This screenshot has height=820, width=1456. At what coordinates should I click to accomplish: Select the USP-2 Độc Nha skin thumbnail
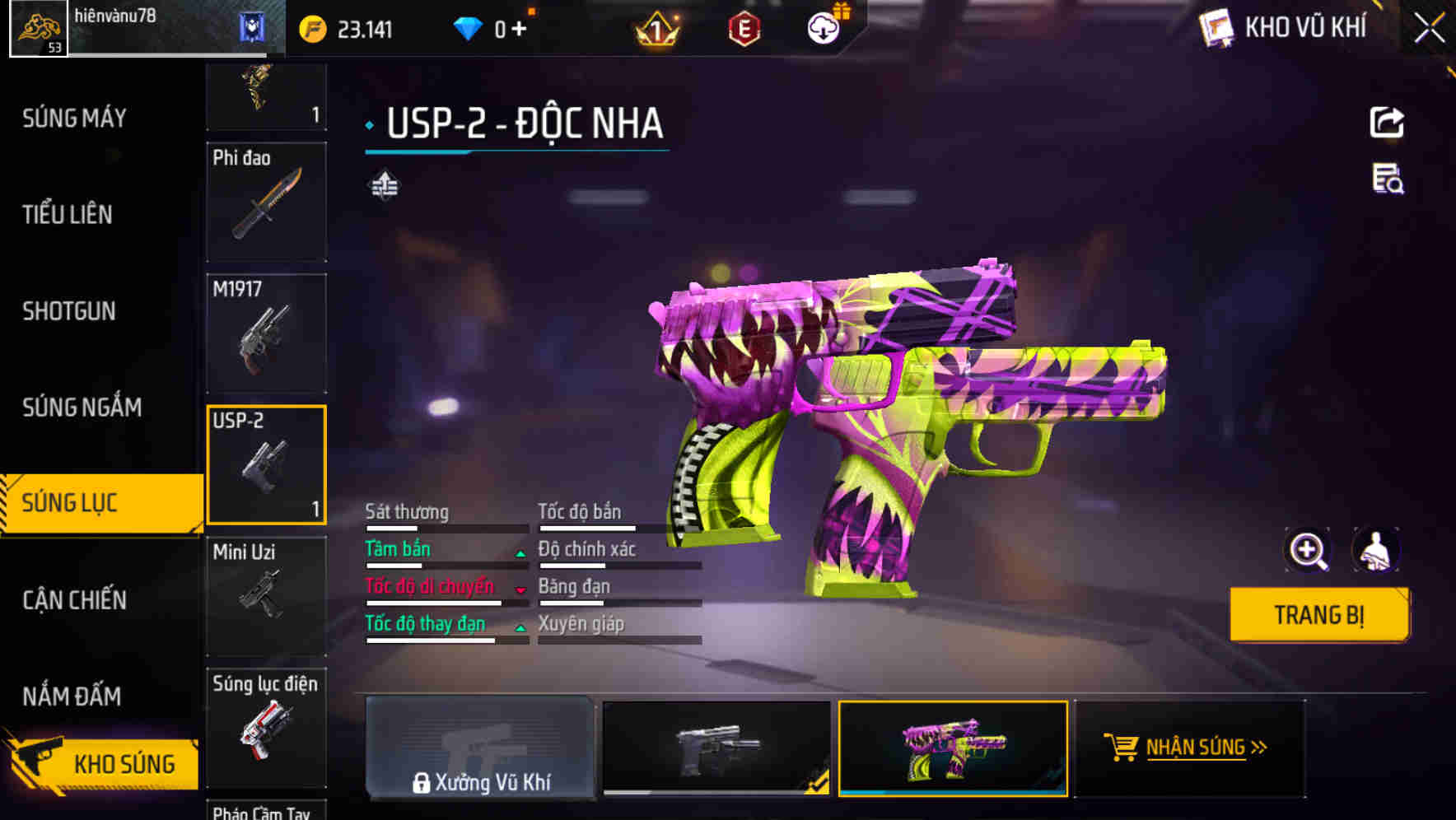point(953,748)
